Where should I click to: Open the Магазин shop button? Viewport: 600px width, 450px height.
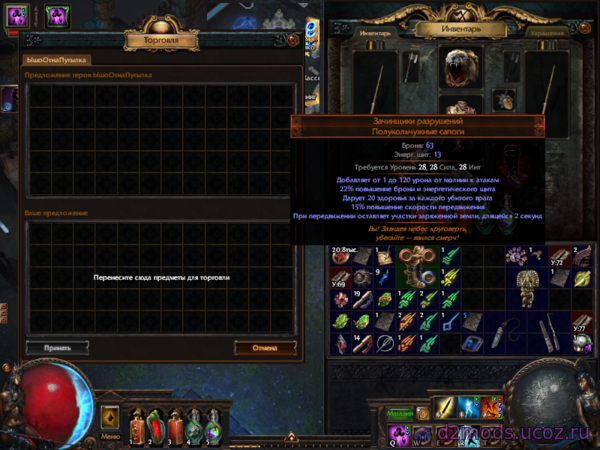coord(400,412)
